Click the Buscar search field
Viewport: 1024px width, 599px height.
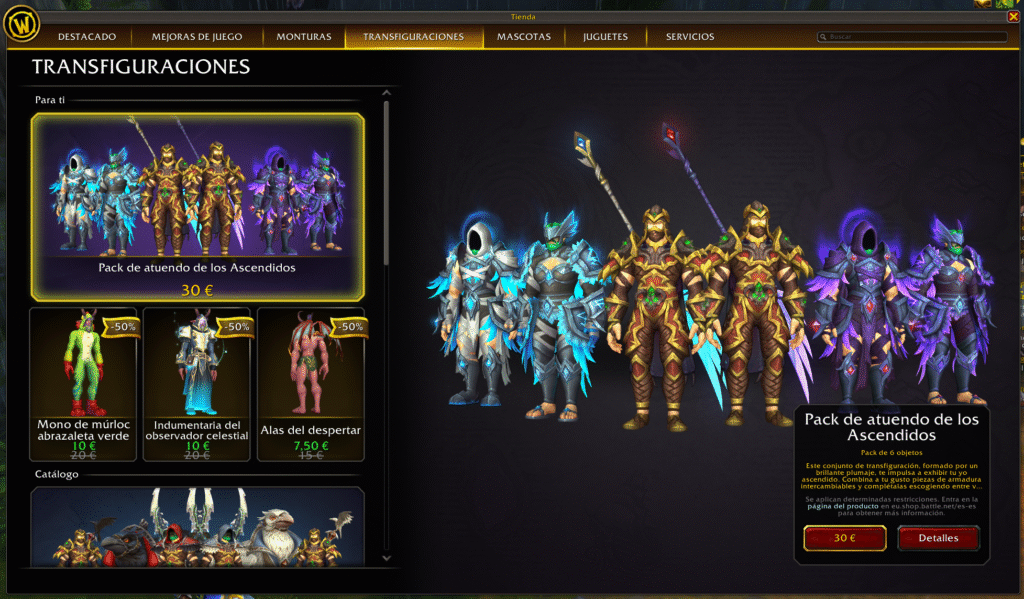click(910, 37)
